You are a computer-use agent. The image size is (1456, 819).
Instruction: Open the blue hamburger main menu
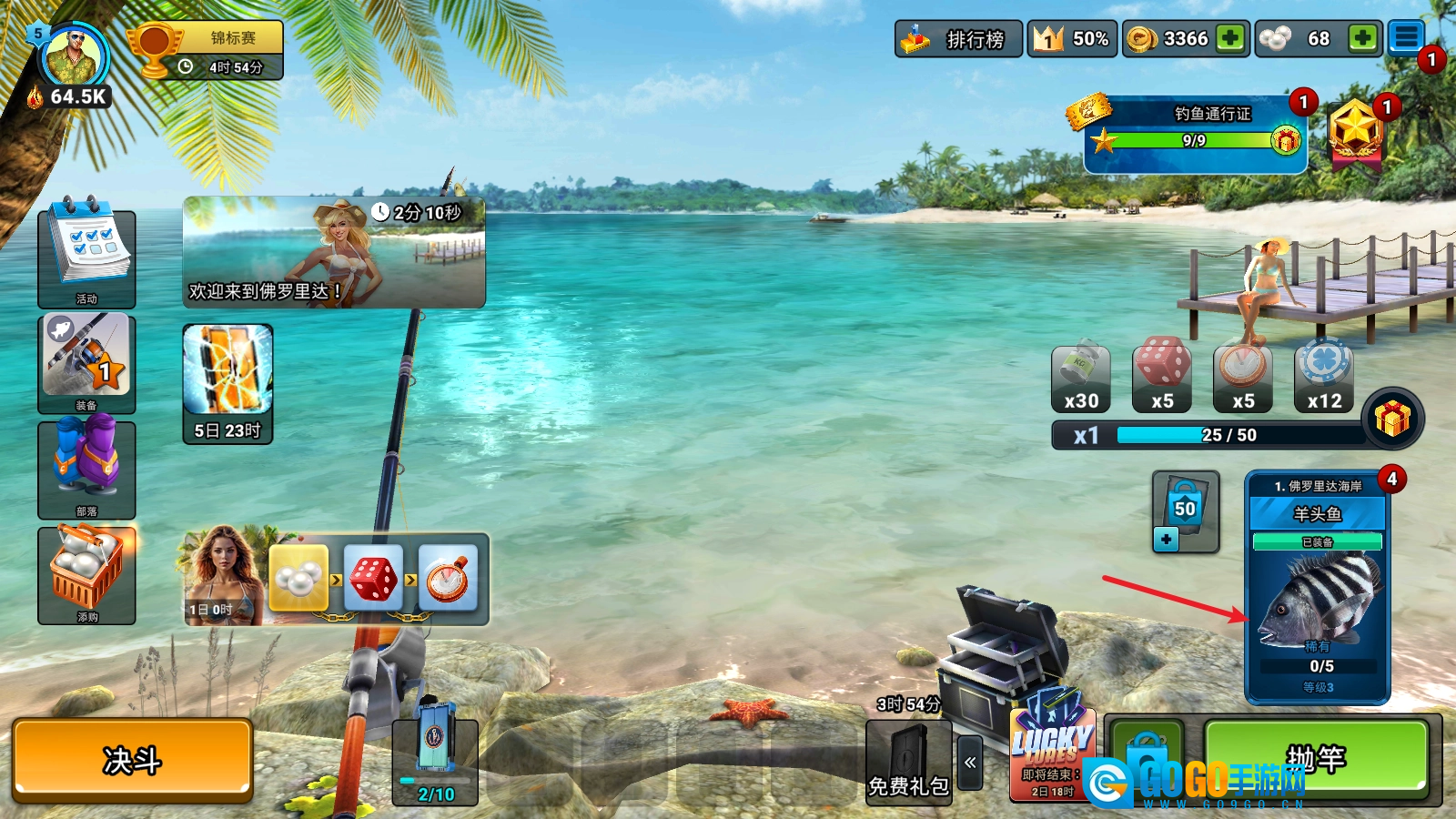tap(1406, 38)
